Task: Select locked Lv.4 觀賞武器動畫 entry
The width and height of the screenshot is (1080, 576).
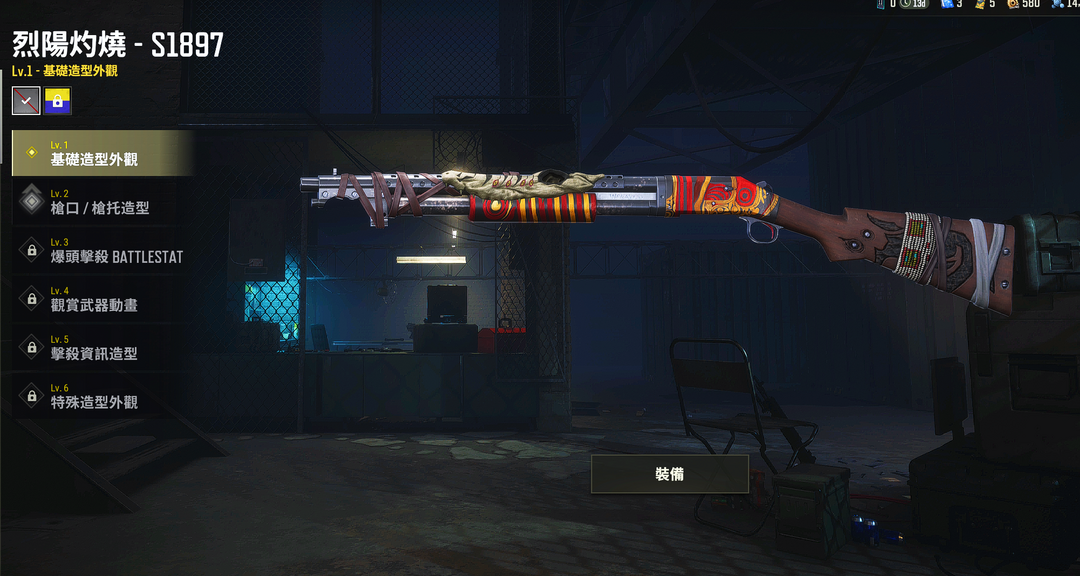Action: (x=102, y=298)
